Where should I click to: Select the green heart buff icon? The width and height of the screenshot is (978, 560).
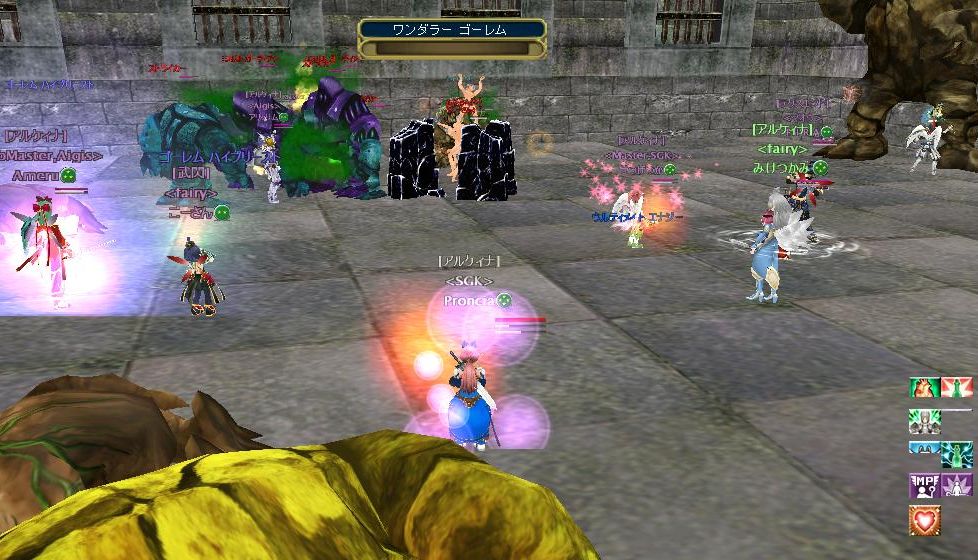[x=924, y=388]
